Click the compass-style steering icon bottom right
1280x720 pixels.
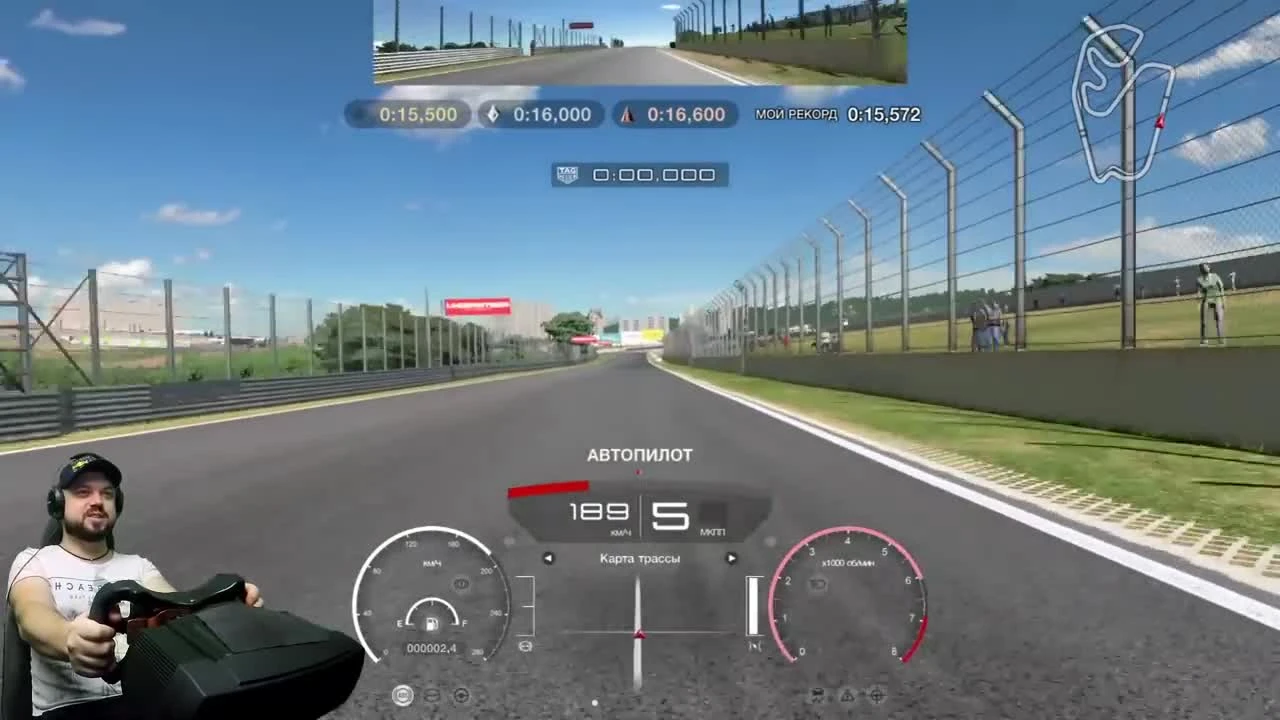(x=877, y=694)
